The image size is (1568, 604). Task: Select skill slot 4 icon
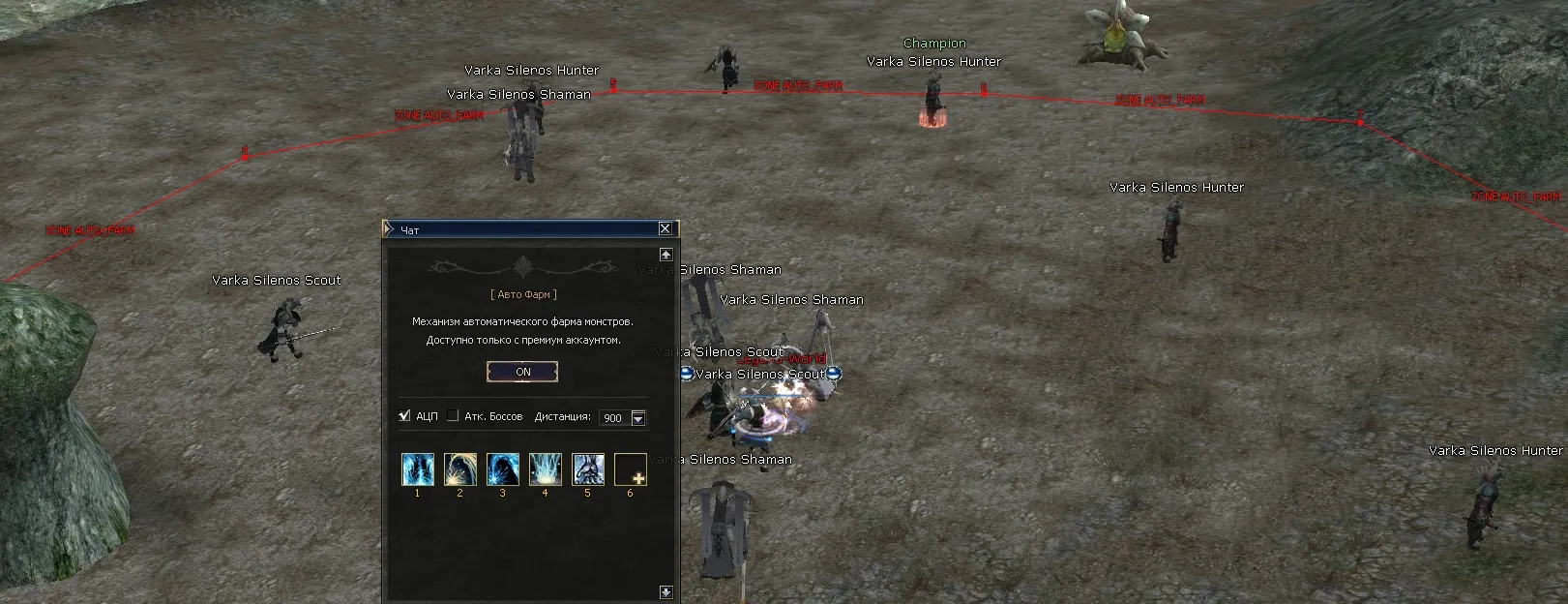(x=546, y=469)
